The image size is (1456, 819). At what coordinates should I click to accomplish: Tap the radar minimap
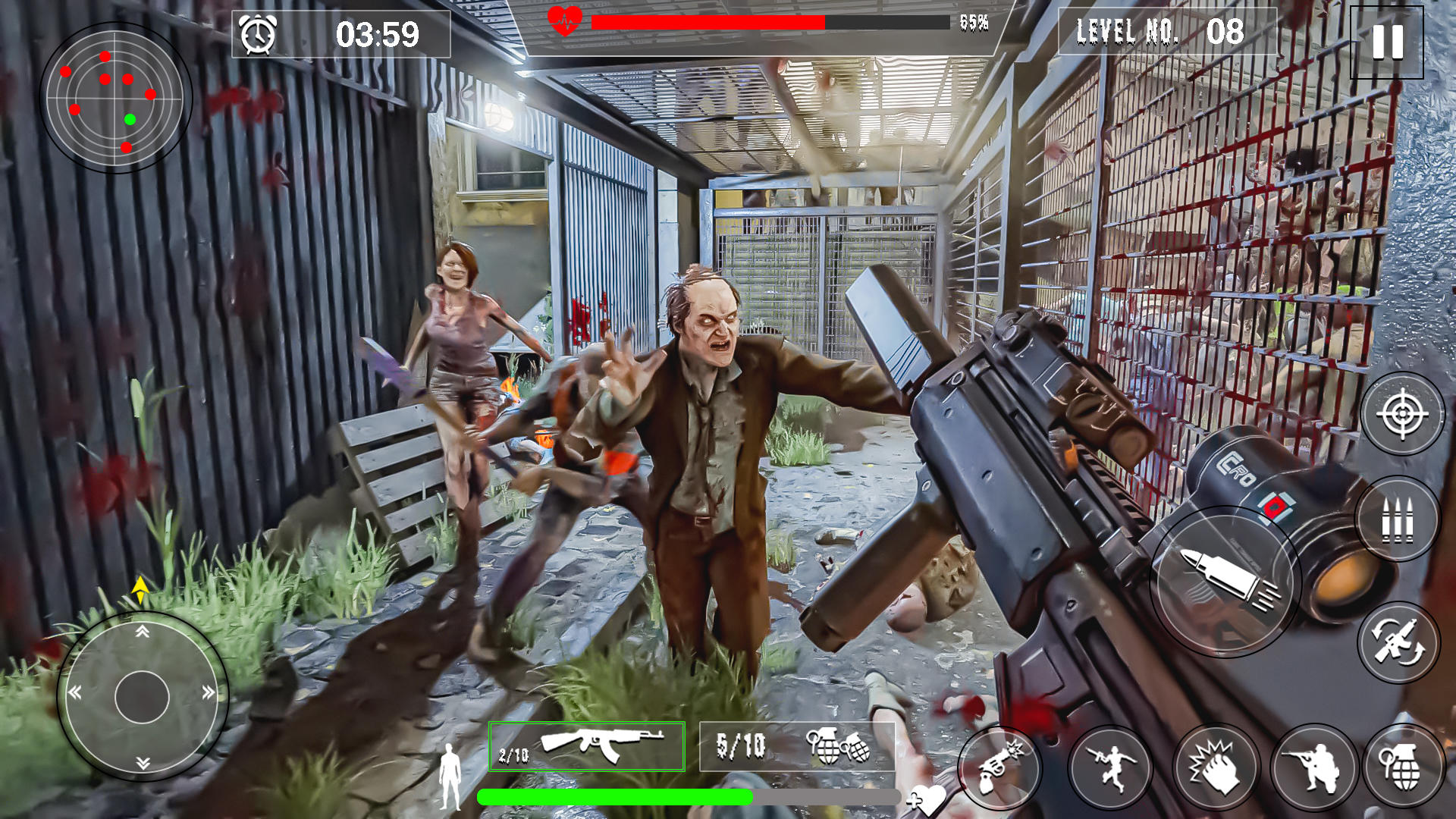tap(115, 97)
